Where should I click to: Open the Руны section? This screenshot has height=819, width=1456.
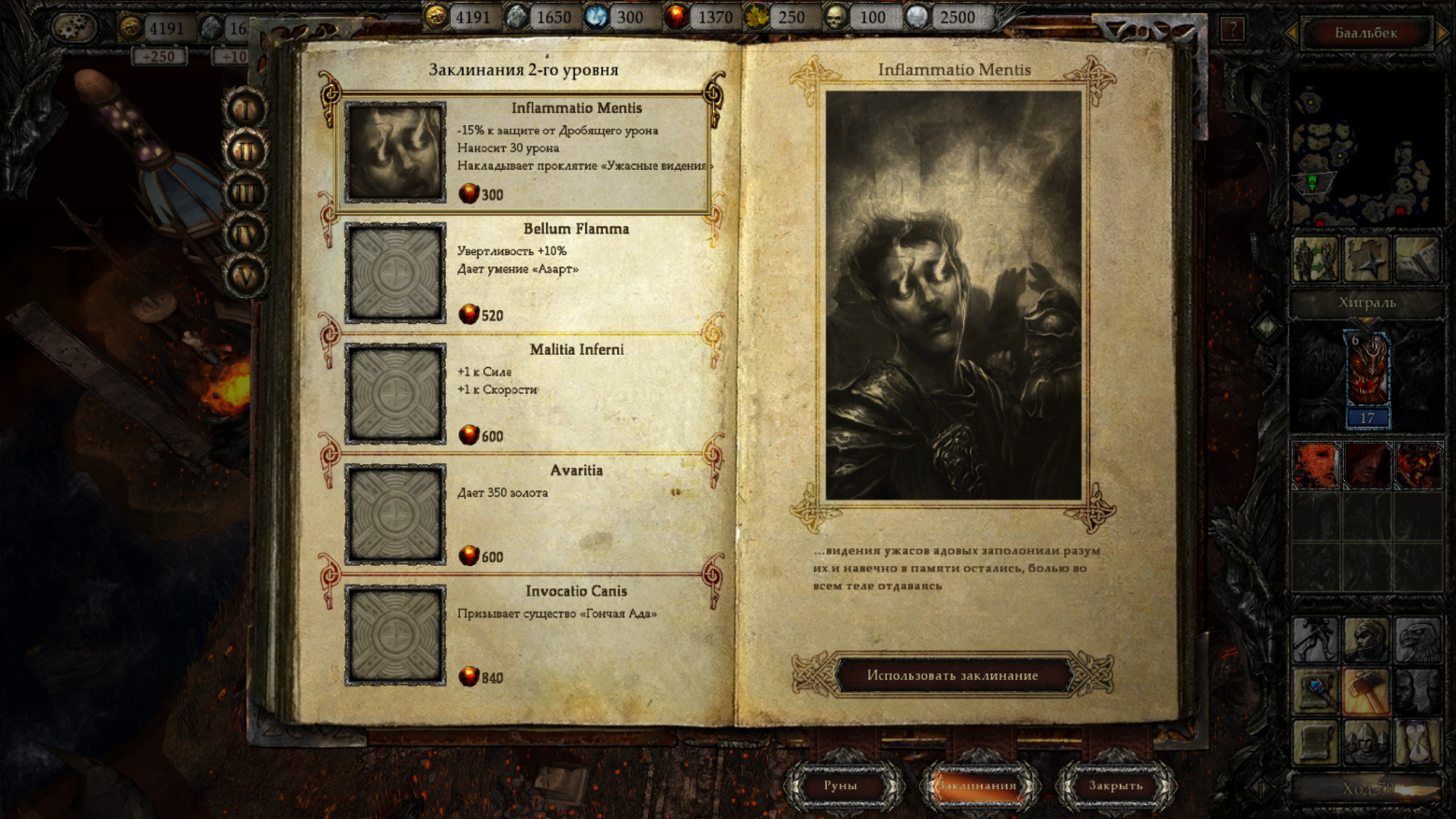(x=840, y=785)
